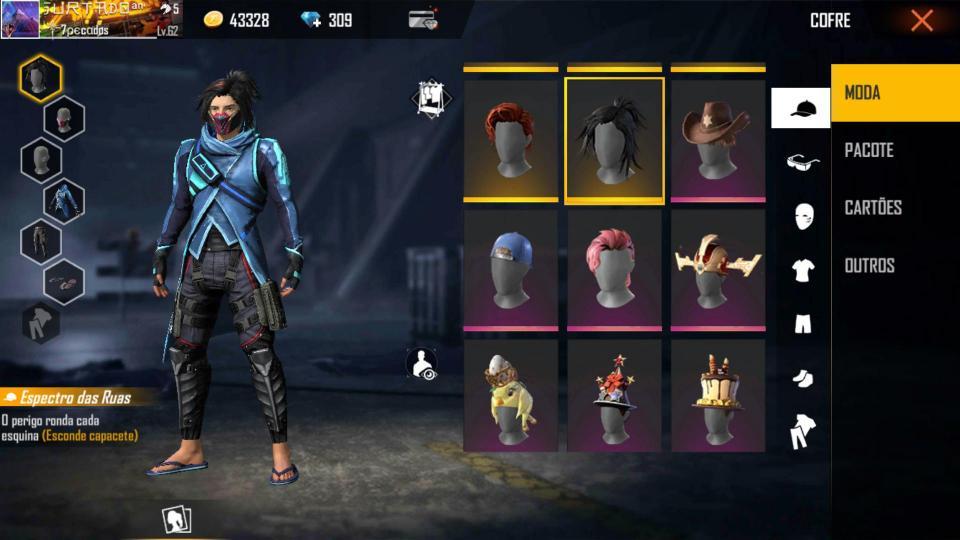Open the shorts bottoms category
This screenshot has width=960, height=540.
pyautogui.click(x=802, y=323)
